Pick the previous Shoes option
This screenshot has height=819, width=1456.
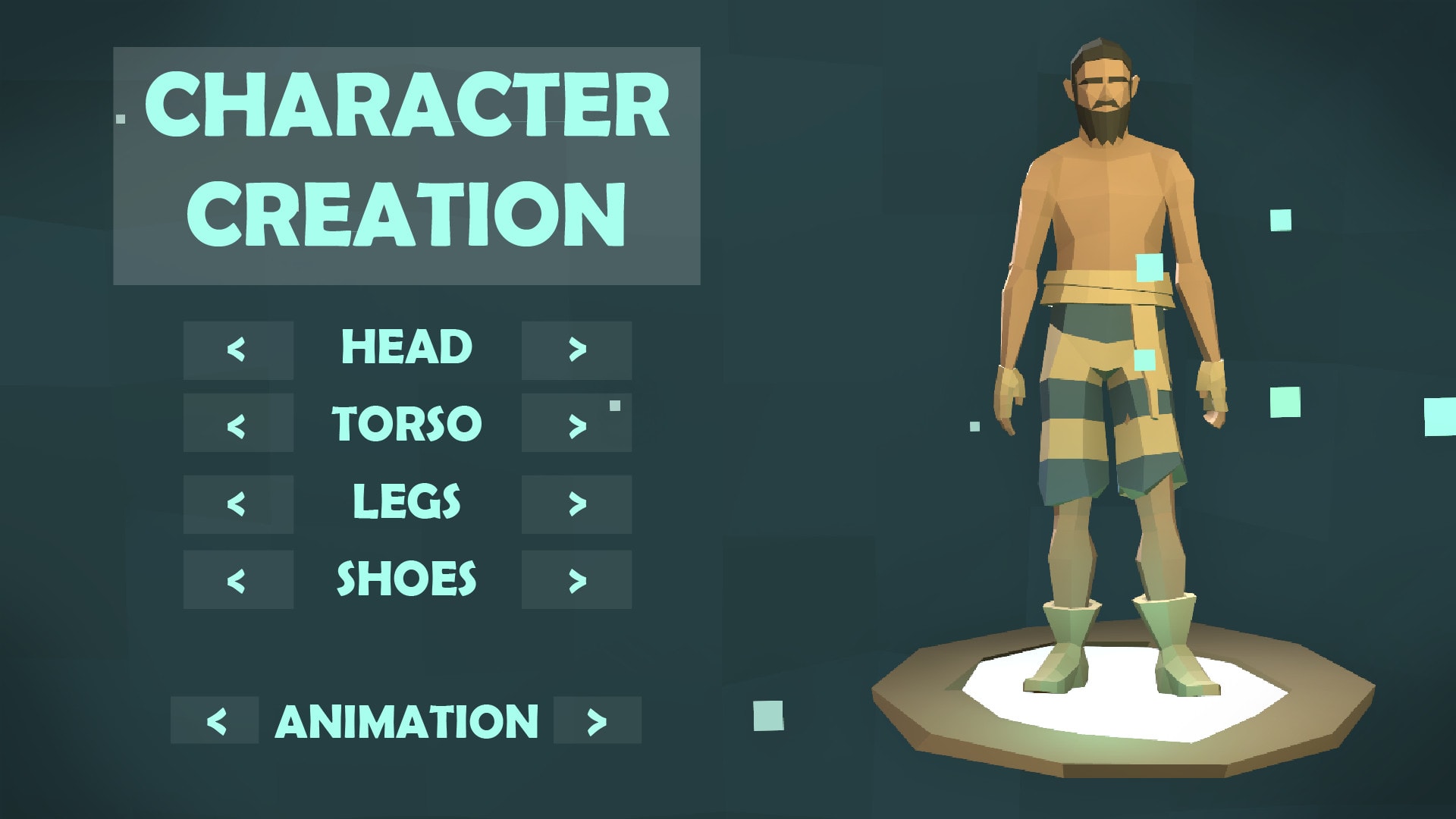point(237,579)
